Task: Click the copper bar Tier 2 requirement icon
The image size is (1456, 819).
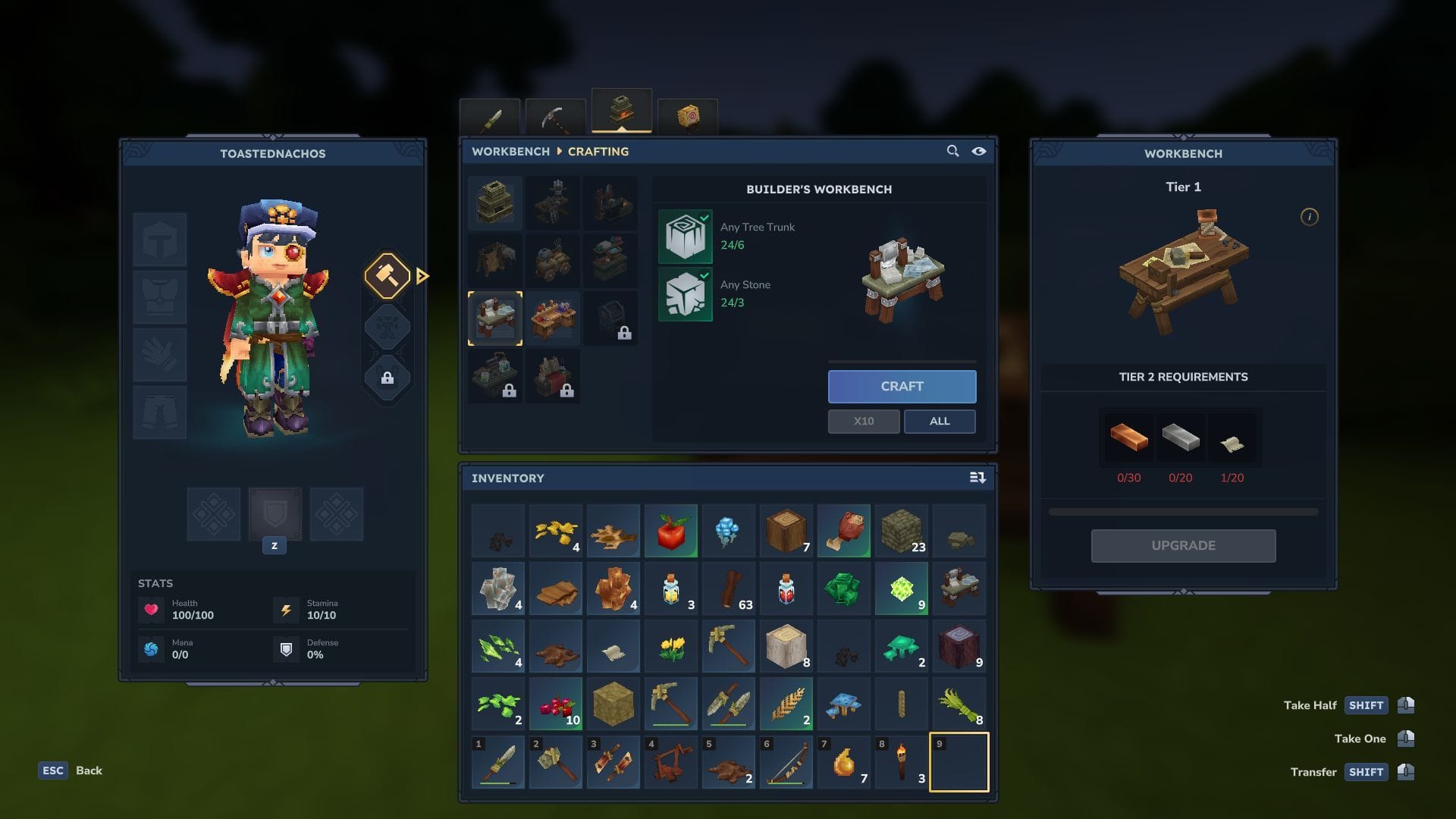Action: click(x=1128, y=437)
